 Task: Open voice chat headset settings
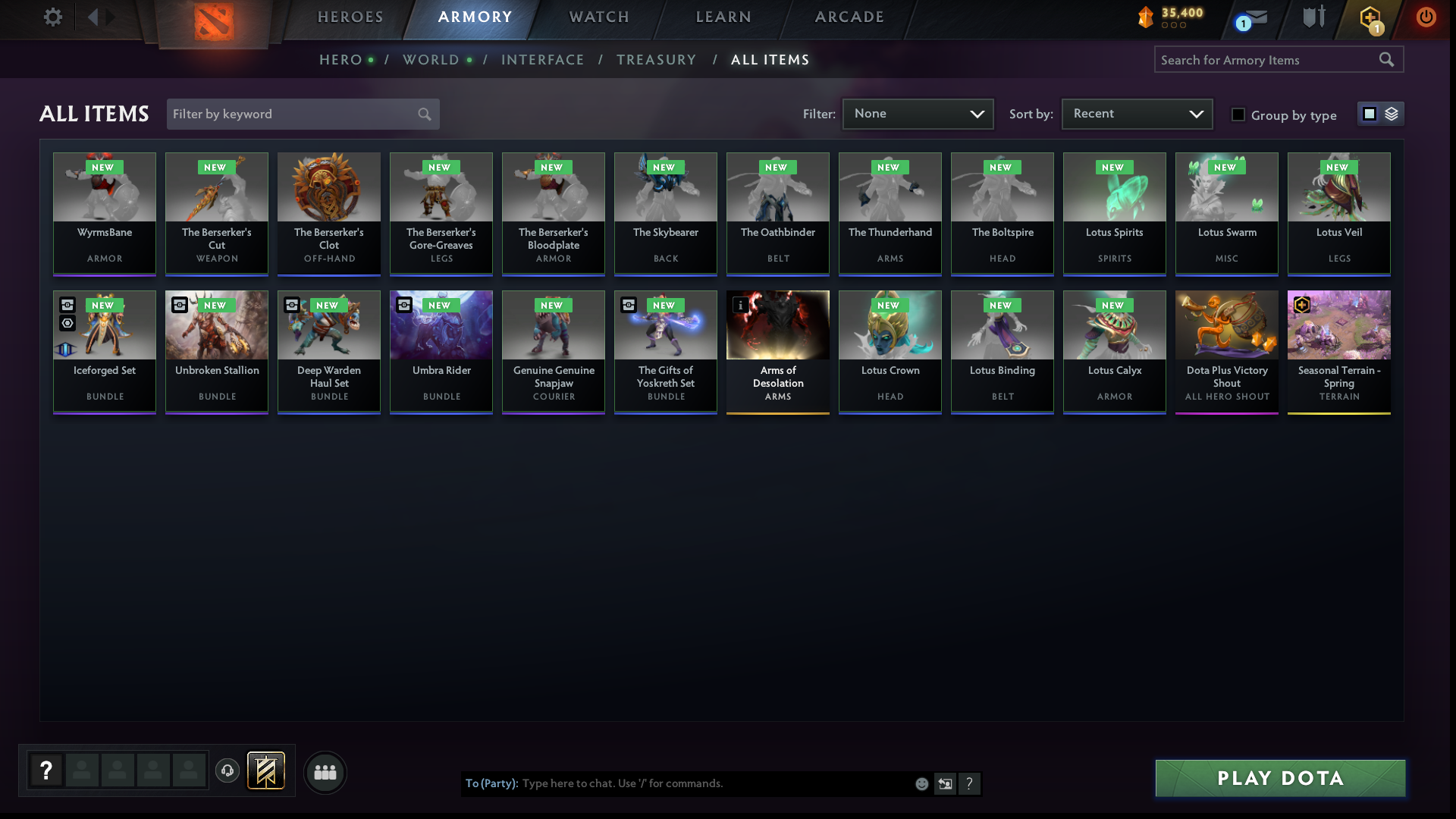tap(227, 771)
